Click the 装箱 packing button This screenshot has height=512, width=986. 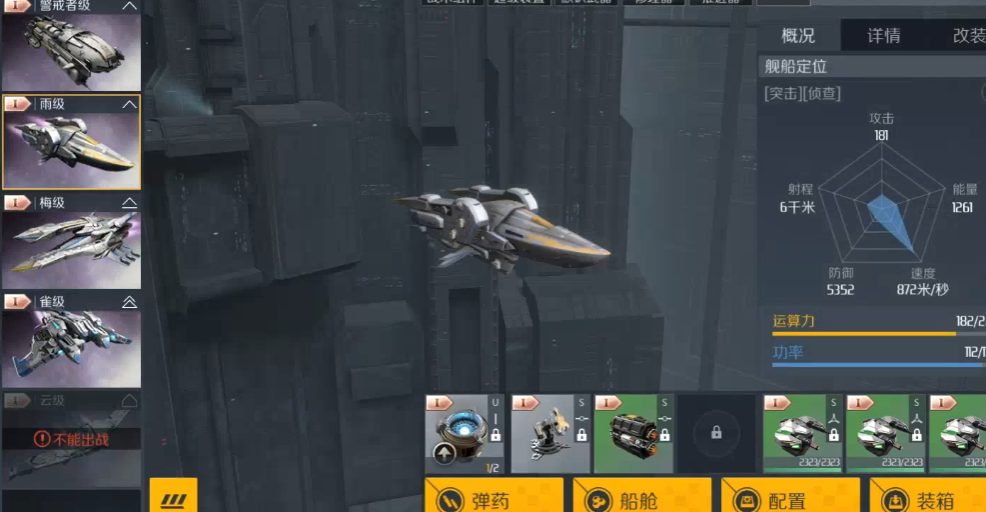pos(930,498)
